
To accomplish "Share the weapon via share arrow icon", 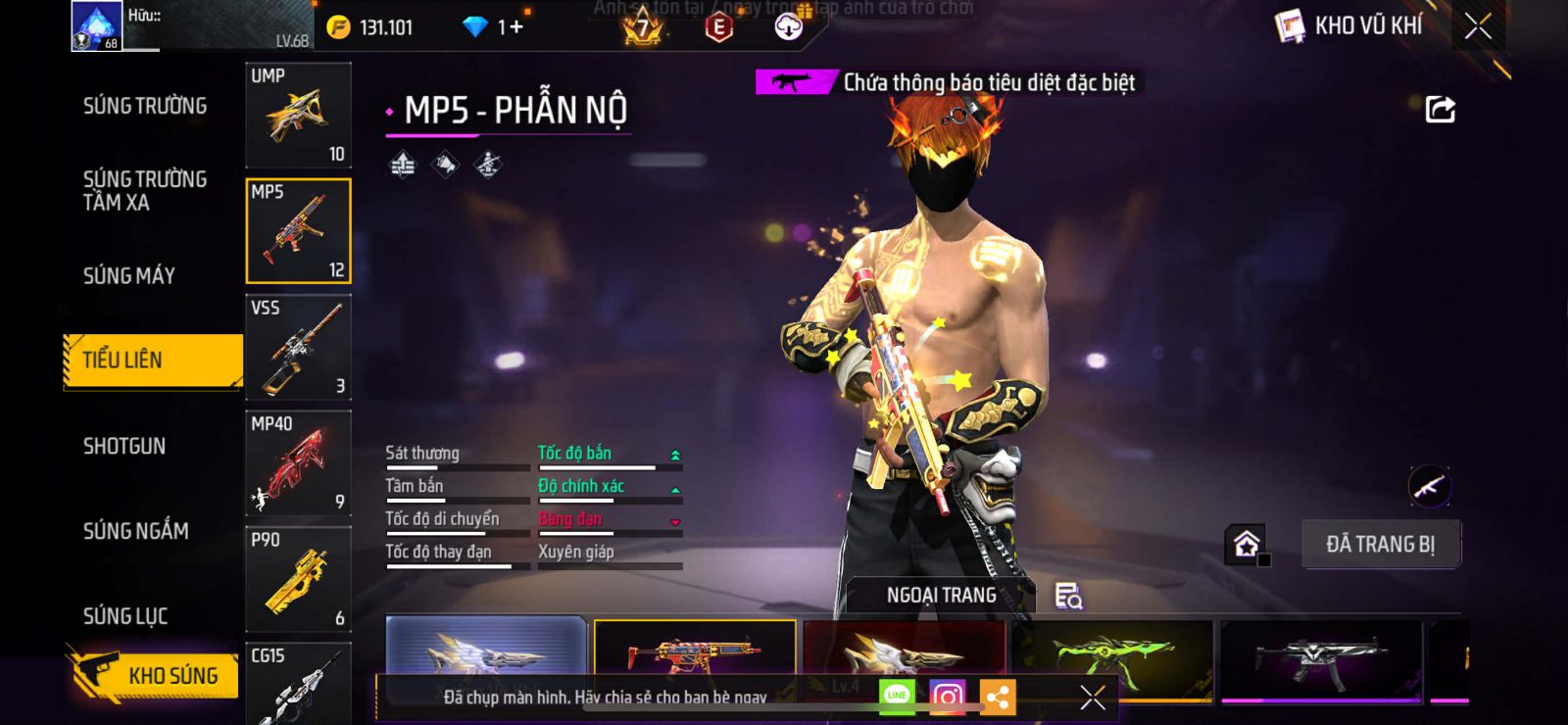I will tap(1440, 110).
